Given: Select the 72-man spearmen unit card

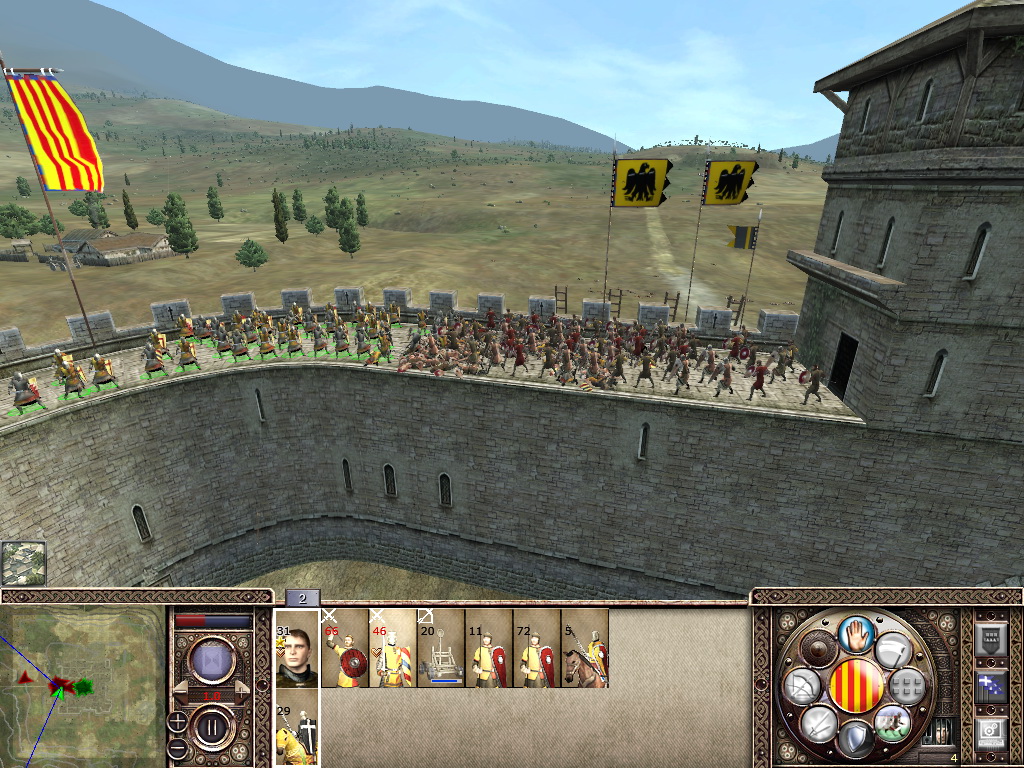Looking at the screenshot, I should coord(536,648).
